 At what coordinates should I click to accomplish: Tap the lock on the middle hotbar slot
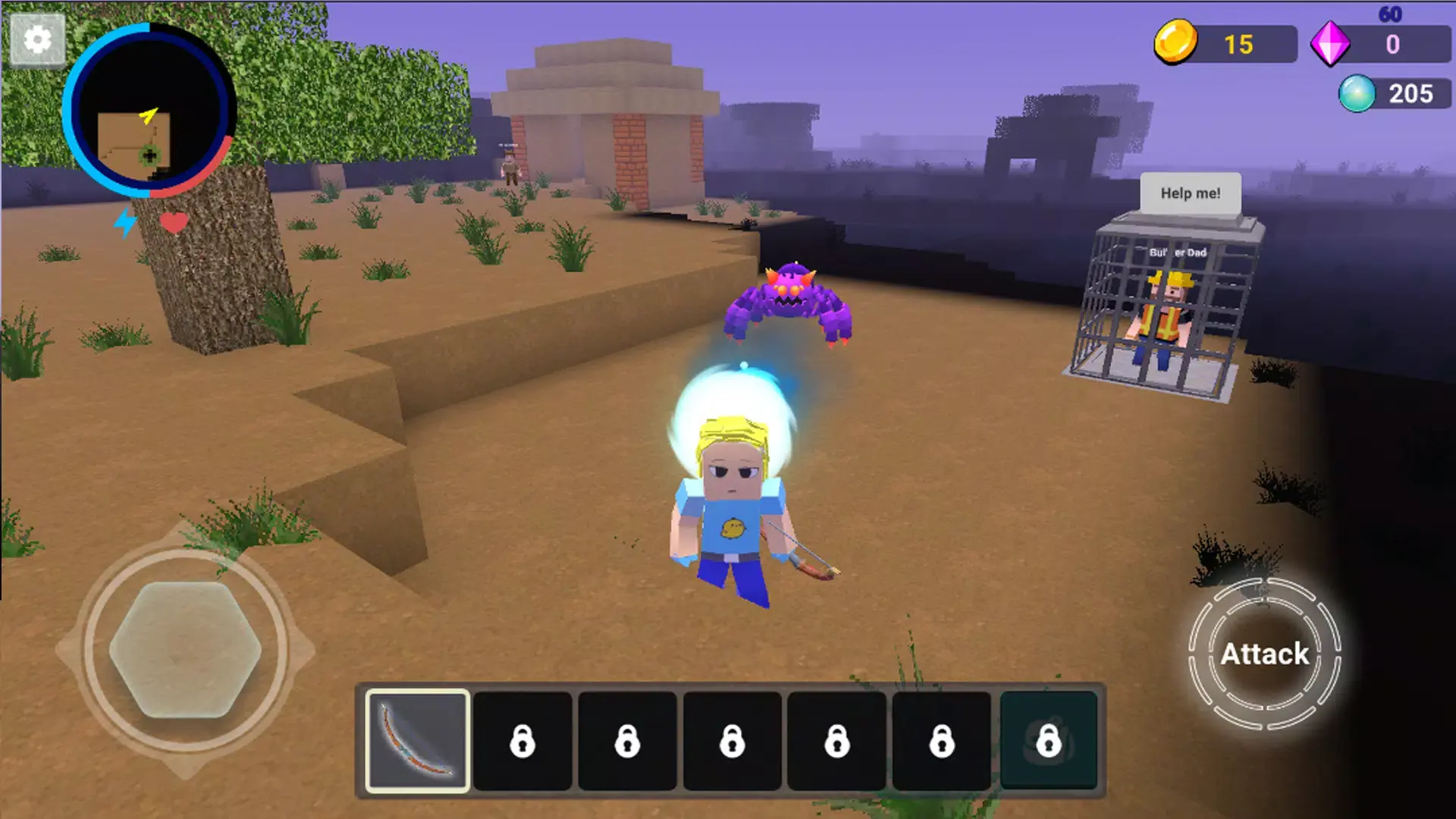(732, 741)
